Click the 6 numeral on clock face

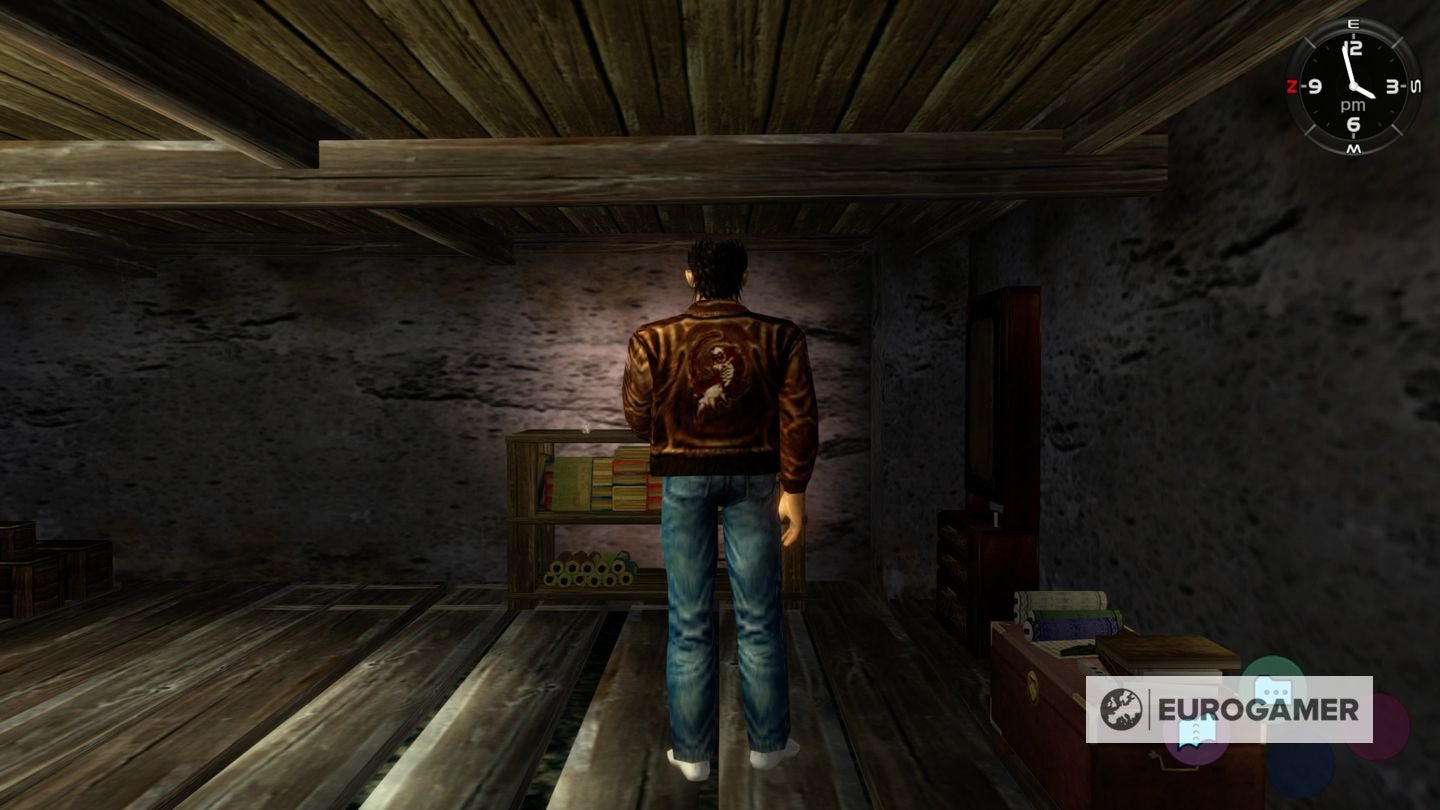point(1353,123)
